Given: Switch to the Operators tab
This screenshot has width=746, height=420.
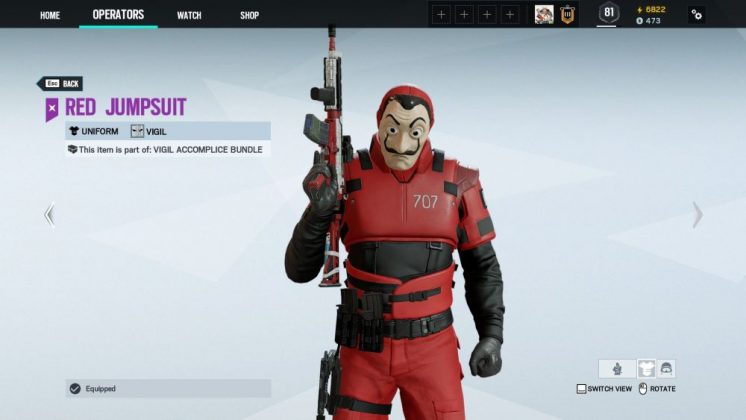Looking at the screenshot, I should pos(118,15).
